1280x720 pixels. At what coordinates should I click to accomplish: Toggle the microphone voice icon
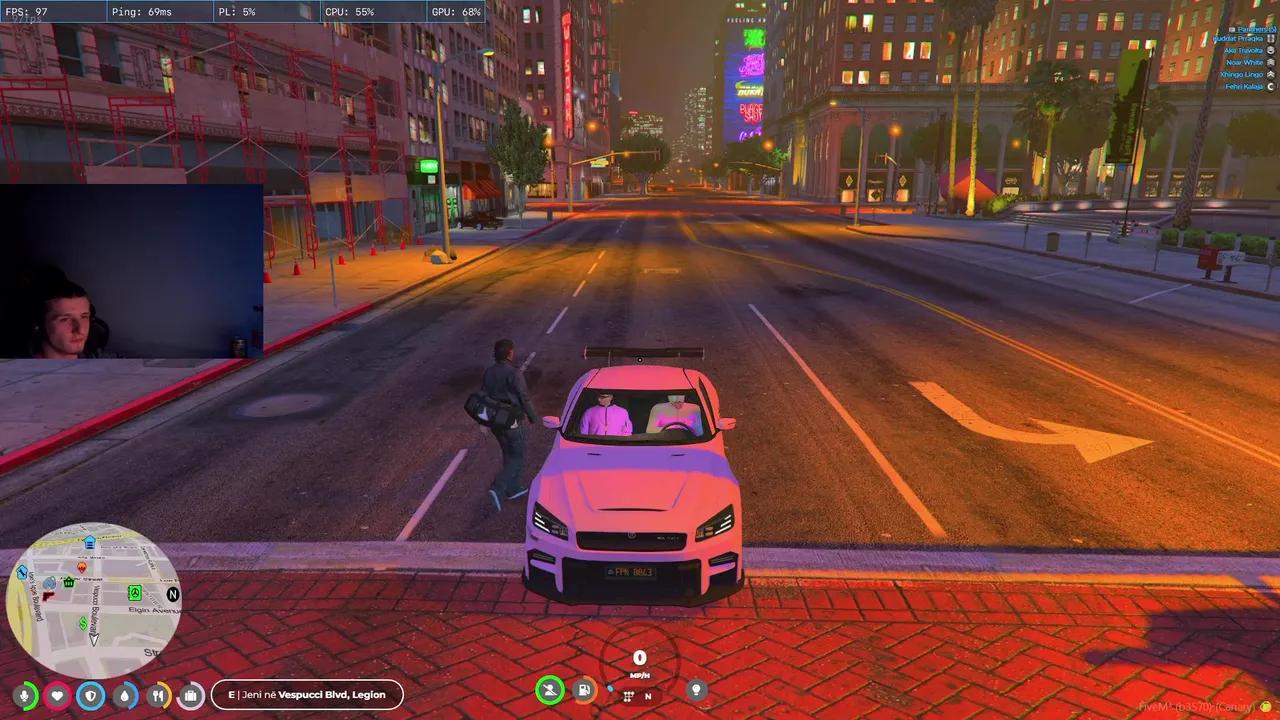pos(25,695)
